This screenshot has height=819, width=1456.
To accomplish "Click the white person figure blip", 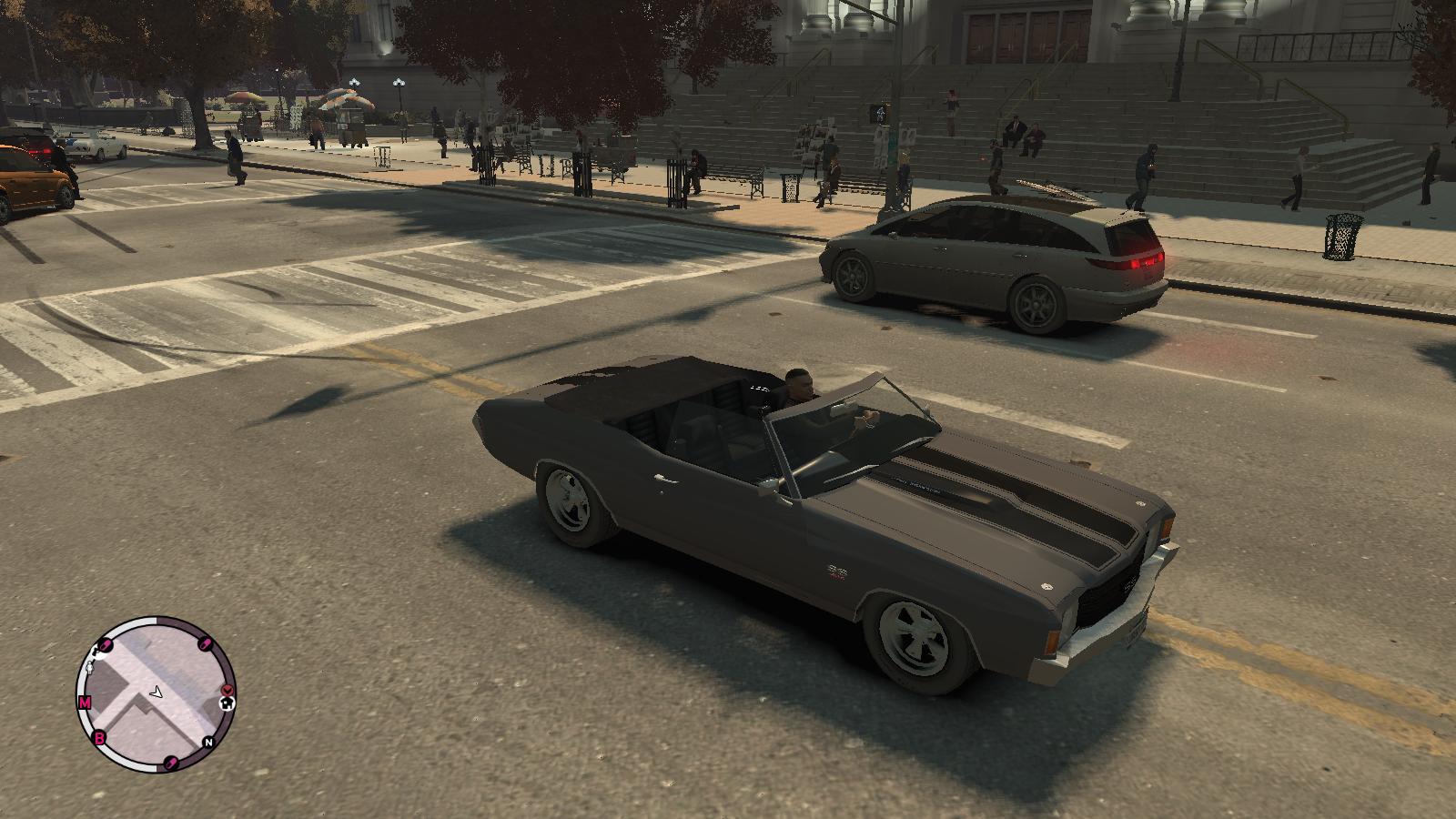I will (x=89, y=669).
